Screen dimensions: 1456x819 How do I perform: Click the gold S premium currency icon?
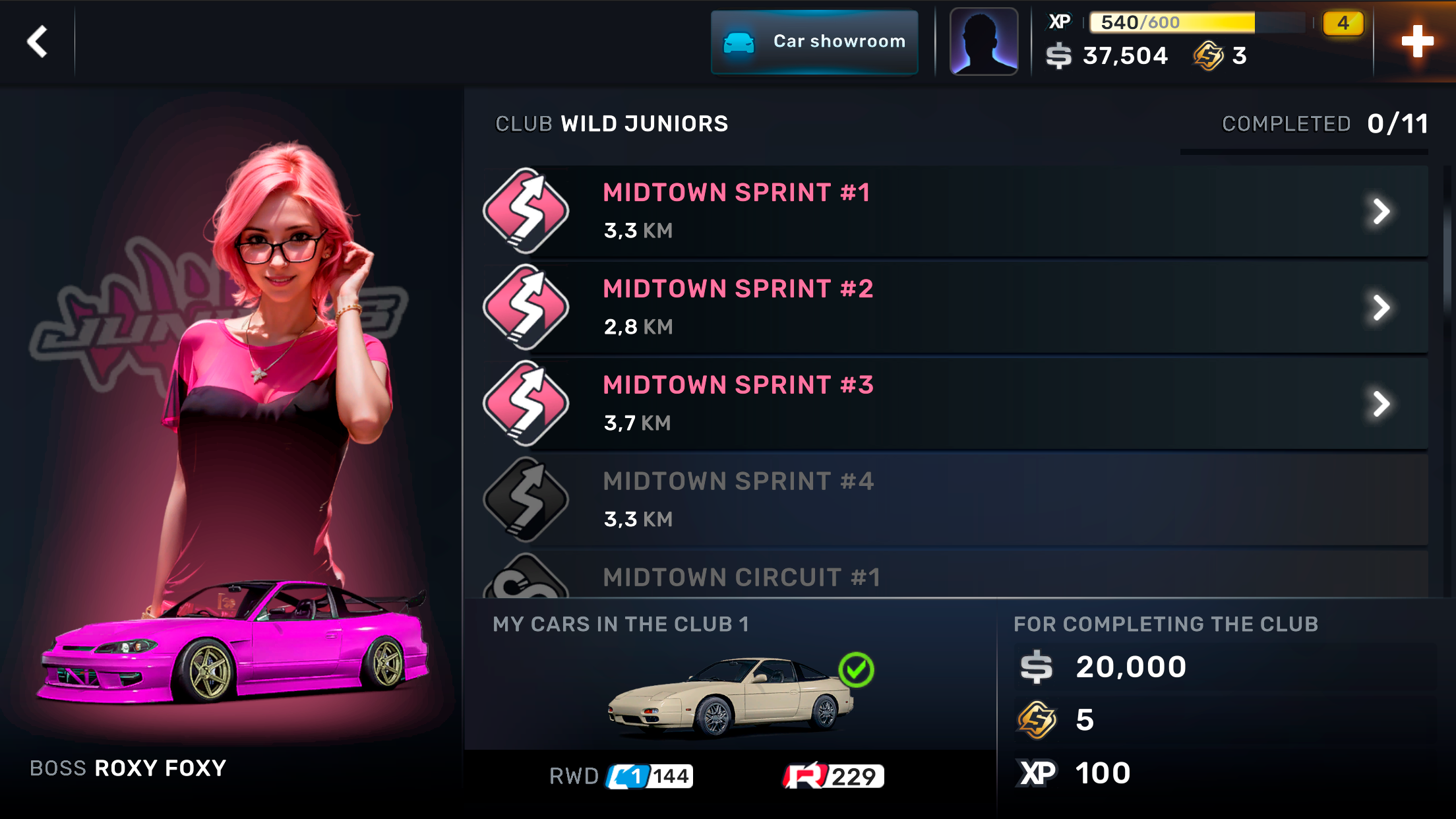coord(1210,56)
